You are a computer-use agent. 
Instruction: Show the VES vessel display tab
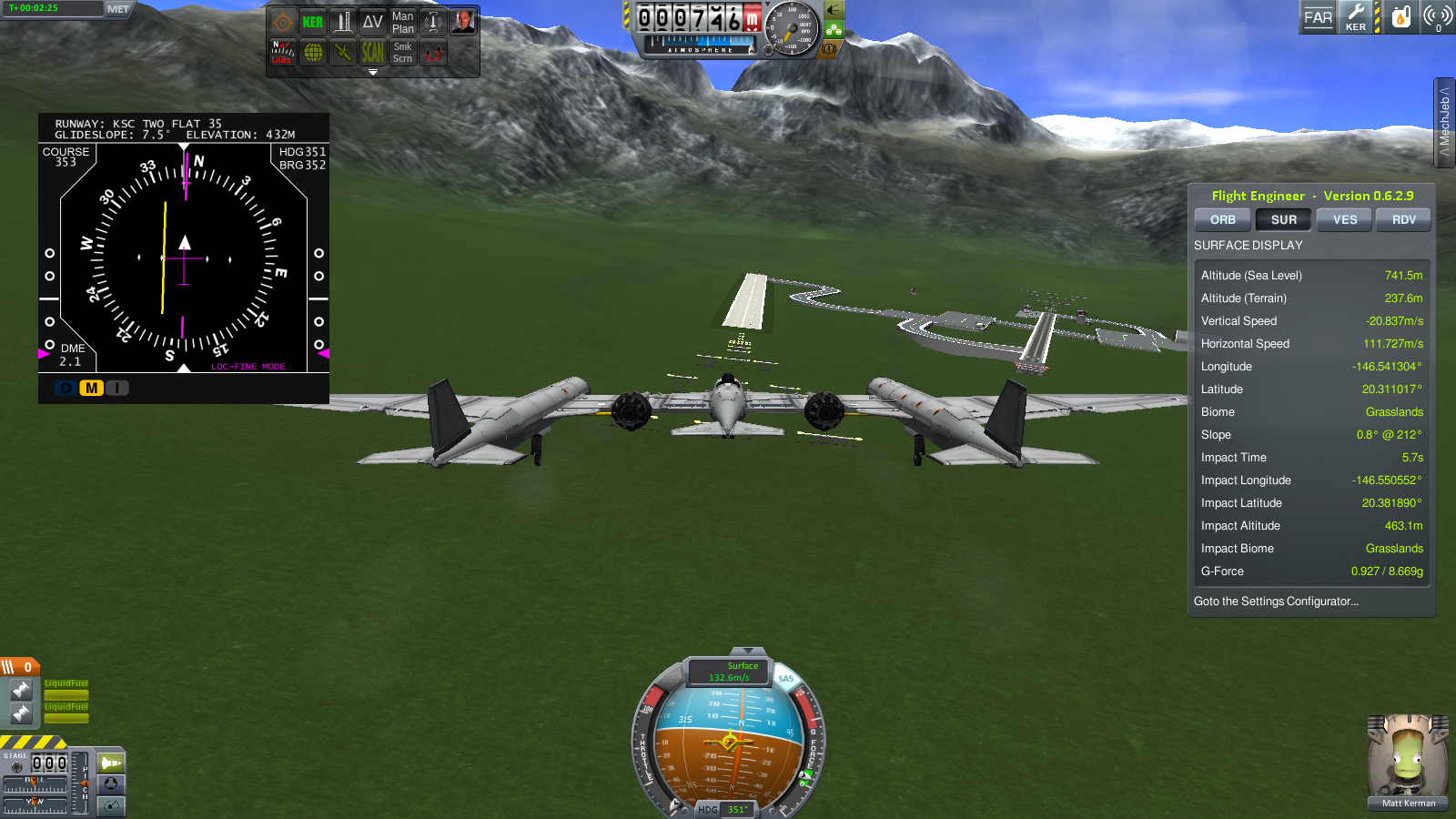coord(1344,220)
